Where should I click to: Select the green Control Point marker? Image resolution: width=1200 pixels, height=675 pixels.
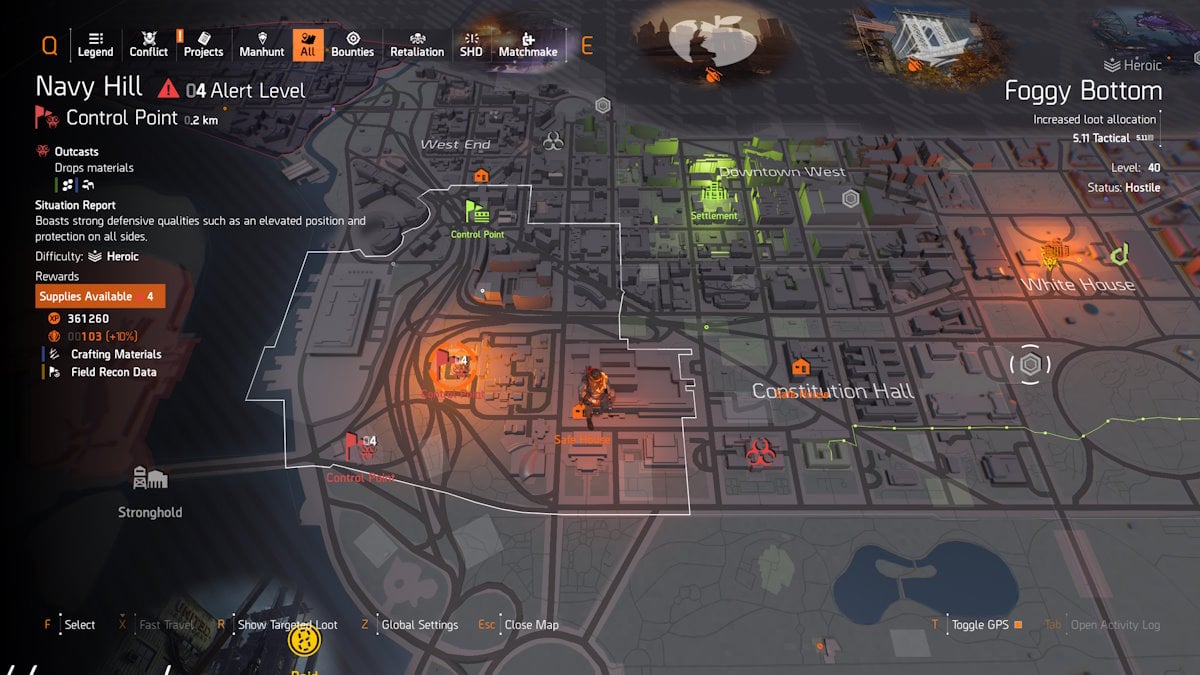tap(477, 213)
